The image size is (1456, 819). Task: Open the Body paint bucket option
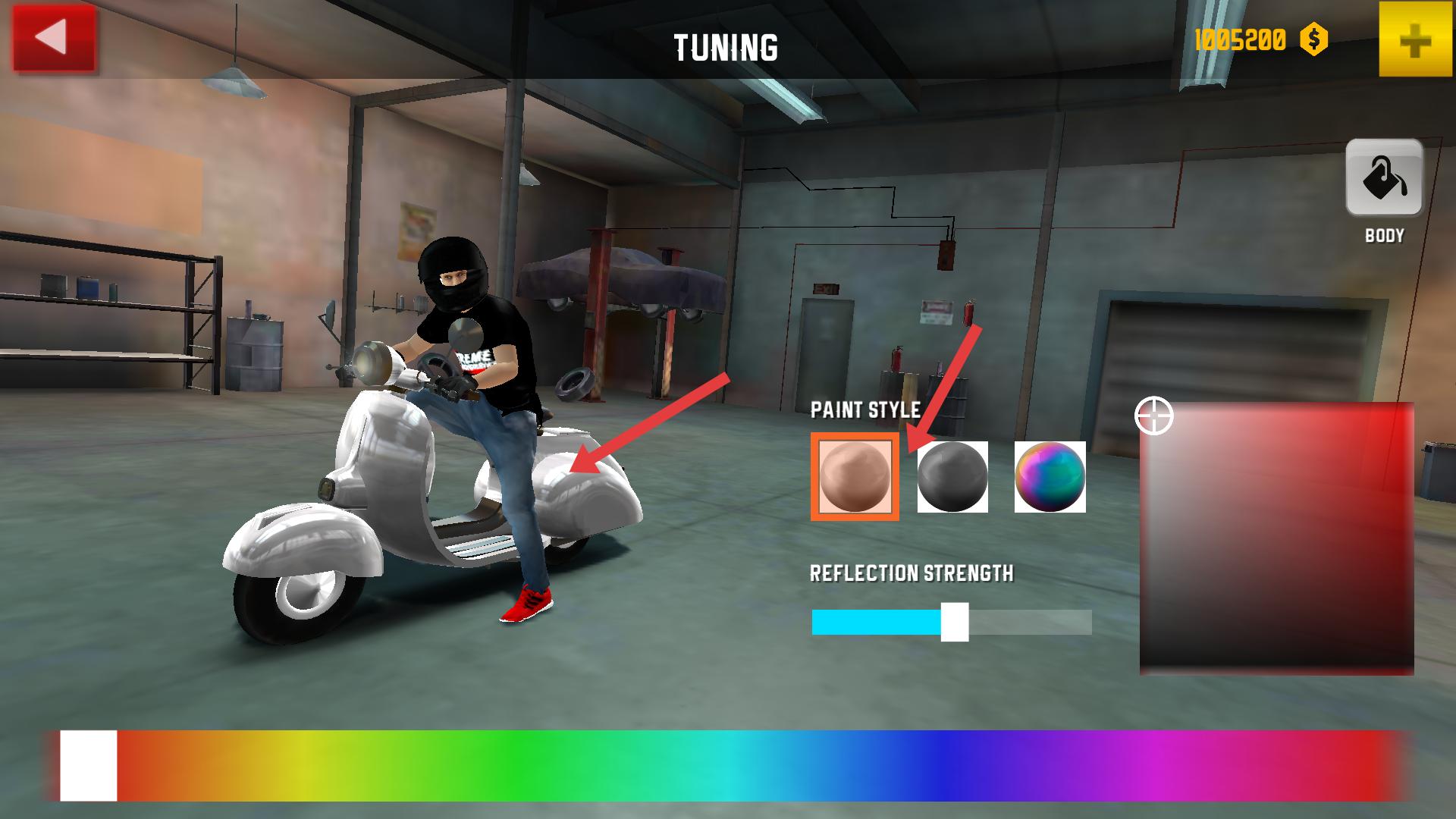(x=1384, y=179)
